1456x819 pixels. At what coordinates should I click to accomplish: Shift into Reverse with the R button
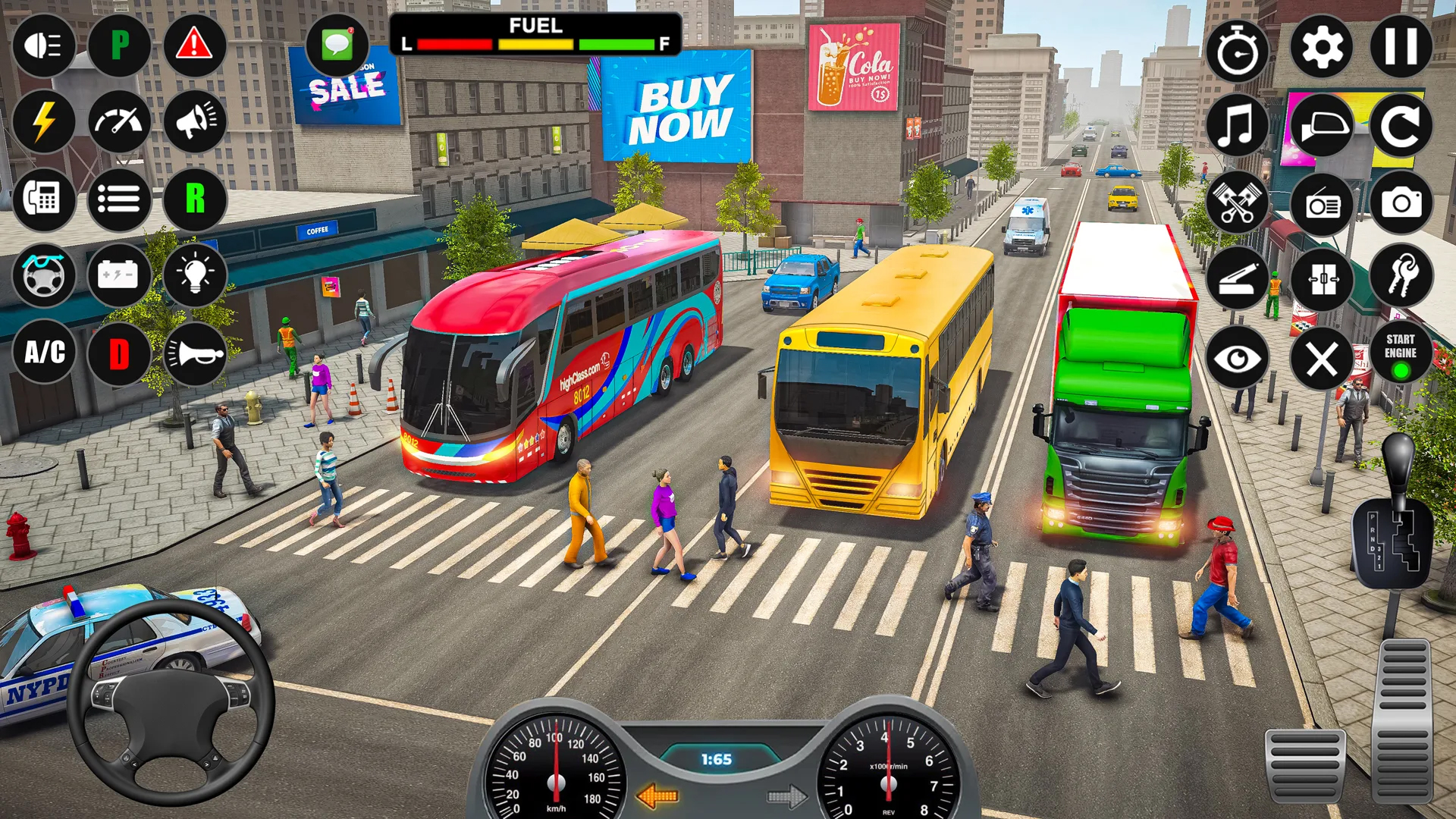196,200
